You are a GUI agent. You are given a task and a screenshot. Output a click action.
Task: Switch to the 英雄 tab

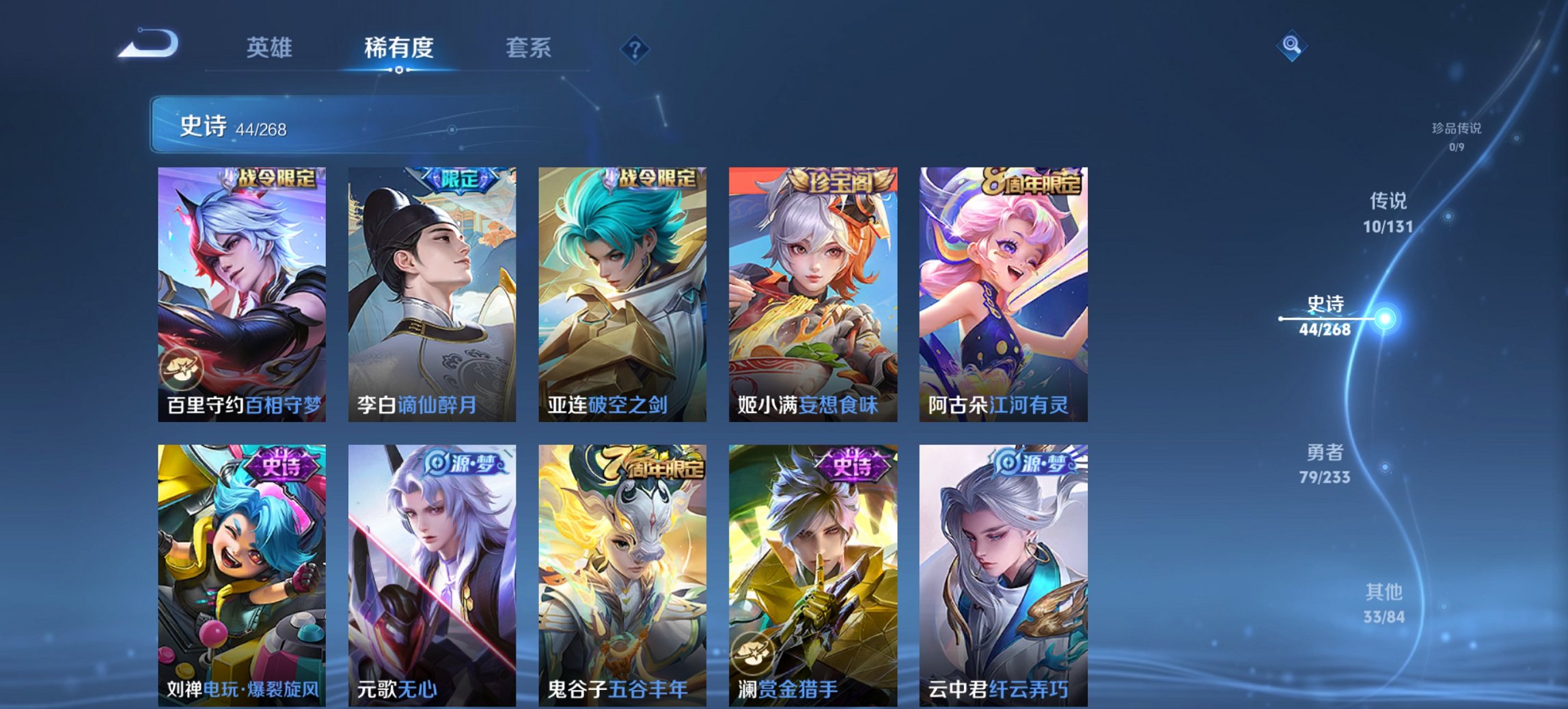click(271, 48)
